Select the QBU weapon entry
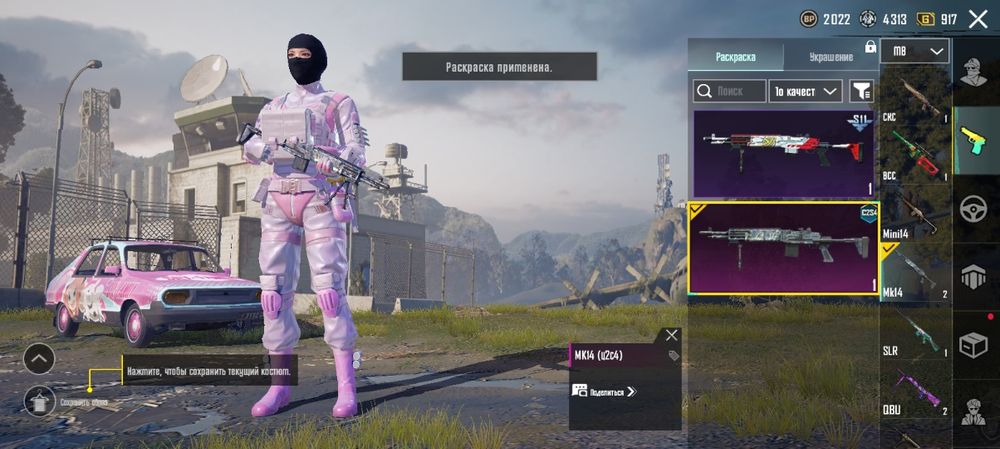 point(915,390)
